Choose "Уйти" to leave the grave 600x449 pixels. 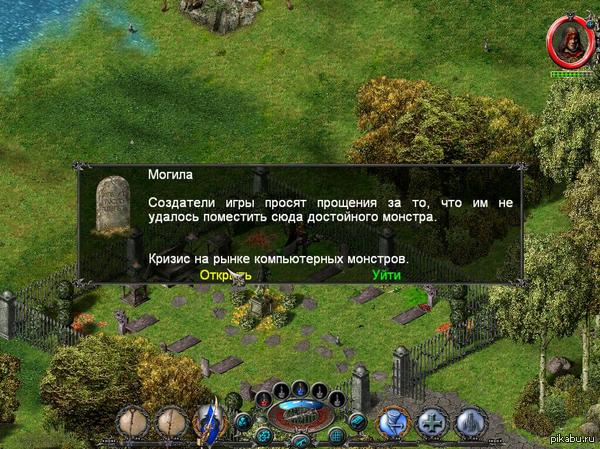click(387, 274)
